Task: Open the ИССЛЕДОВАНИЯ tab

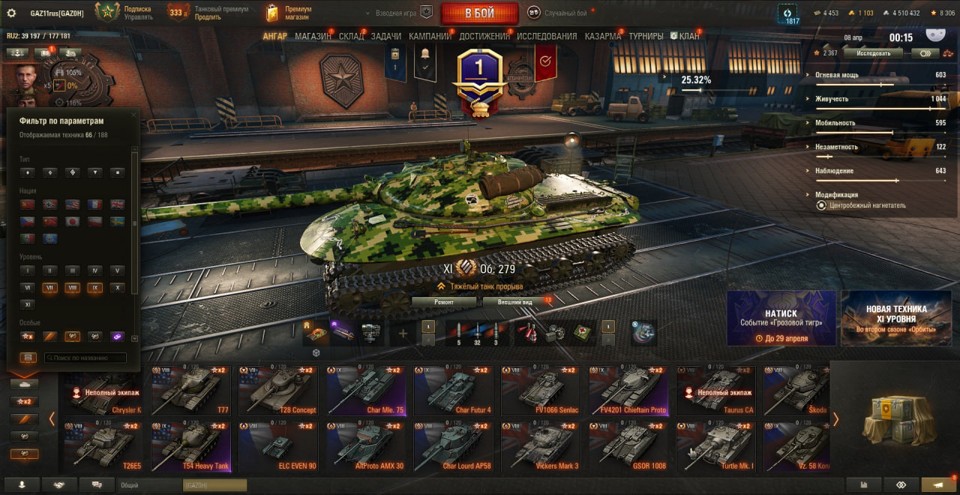Action: pos(547,36)
